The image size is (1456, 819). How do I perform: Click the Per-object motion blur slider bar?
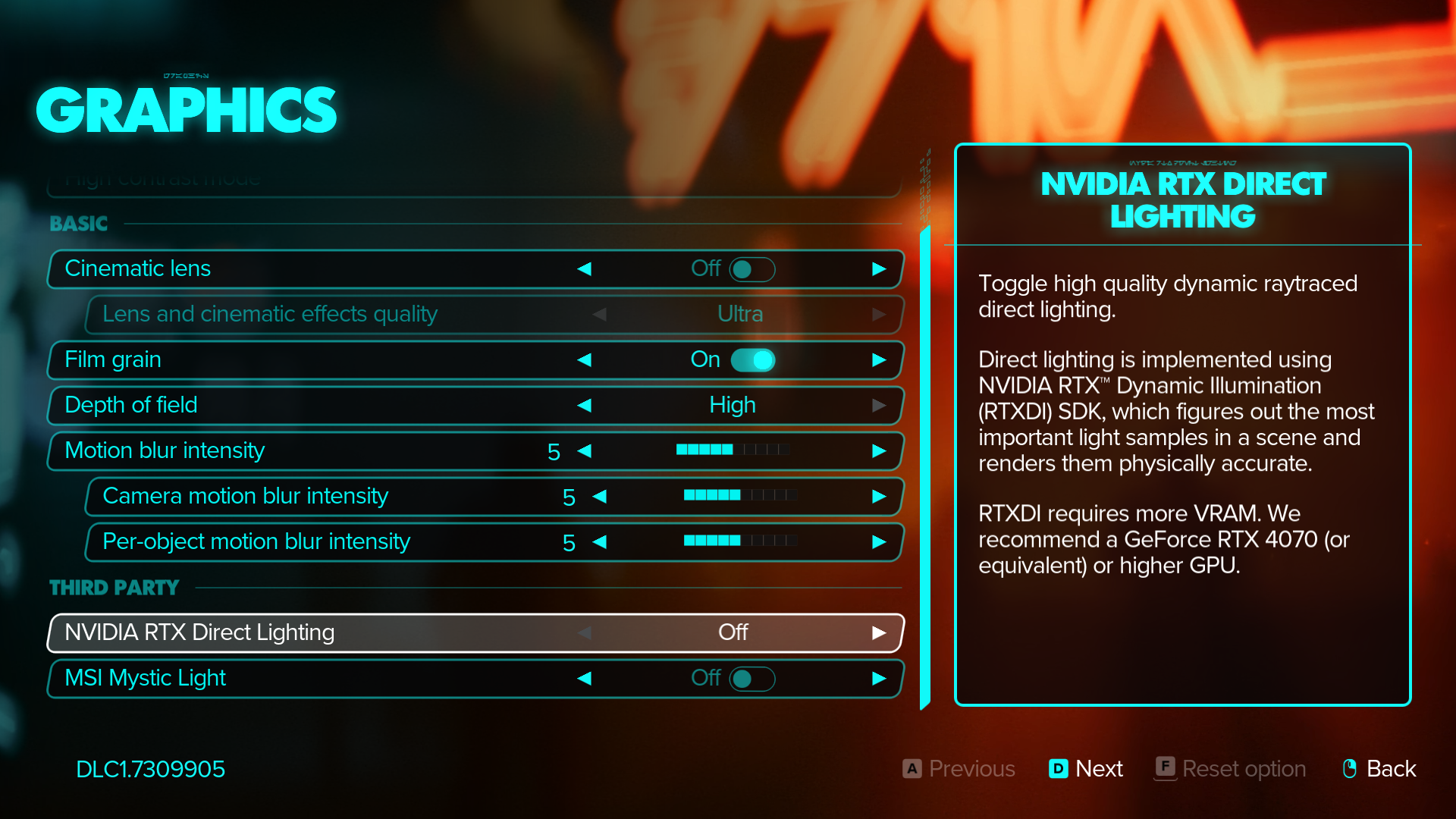coord(740,541)
